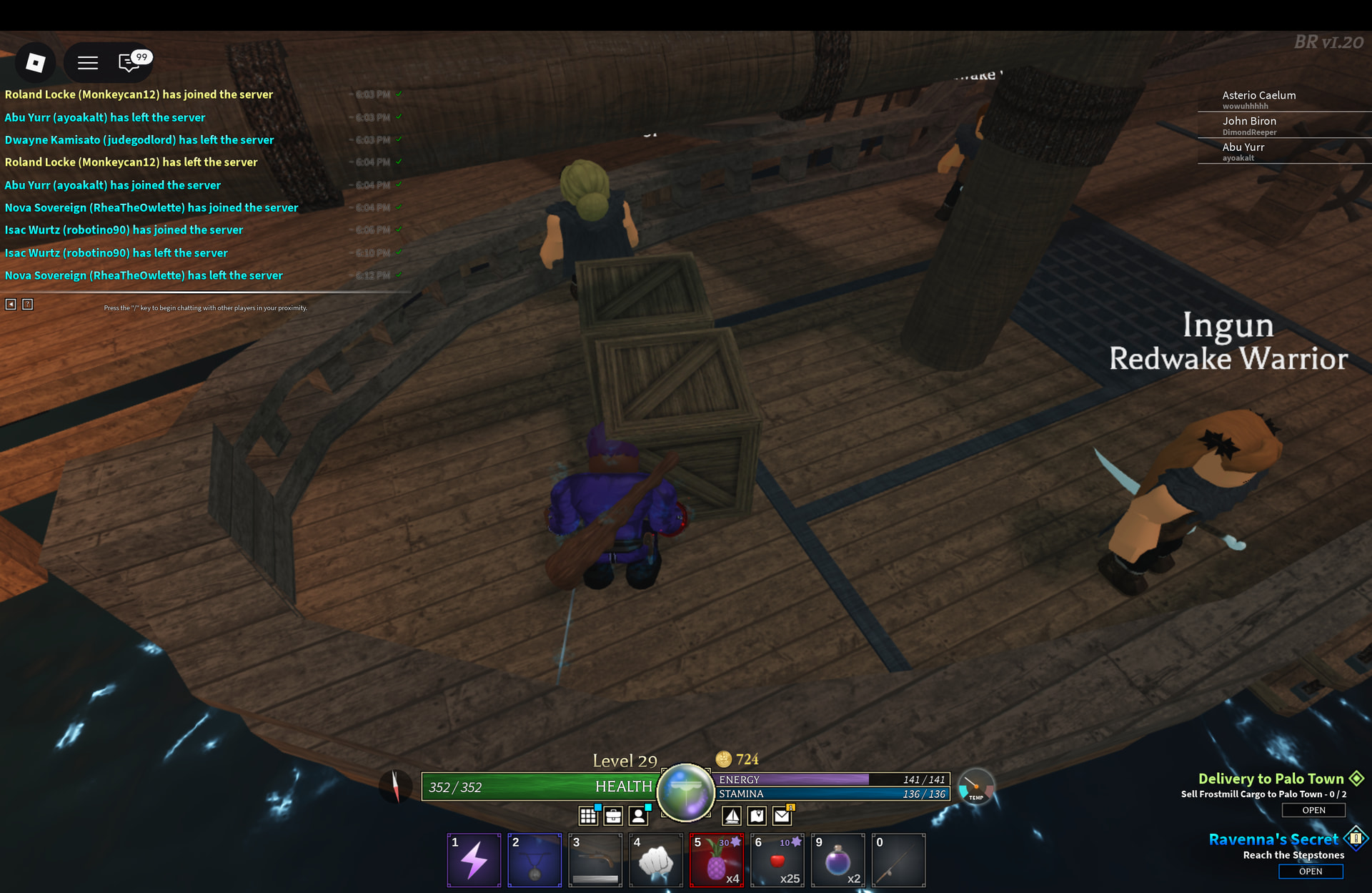
Task: Toggle the chat window with 99 badge
Action: [130, 63]
